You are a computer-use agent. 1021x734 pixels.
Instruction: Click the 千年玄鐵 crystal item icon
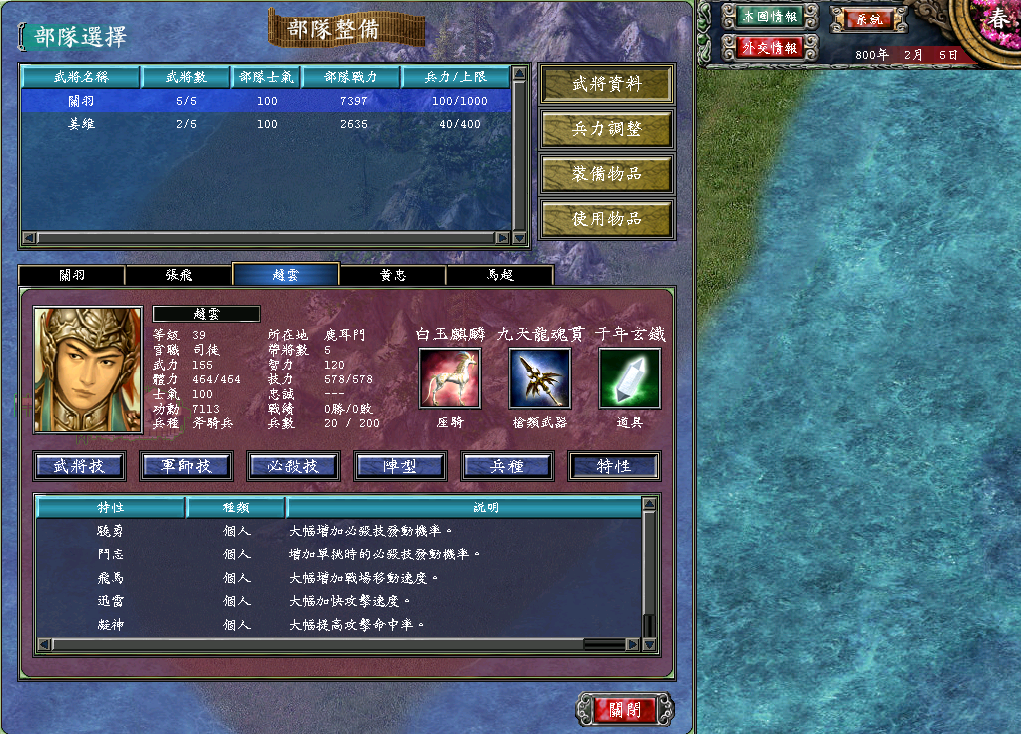629,378
